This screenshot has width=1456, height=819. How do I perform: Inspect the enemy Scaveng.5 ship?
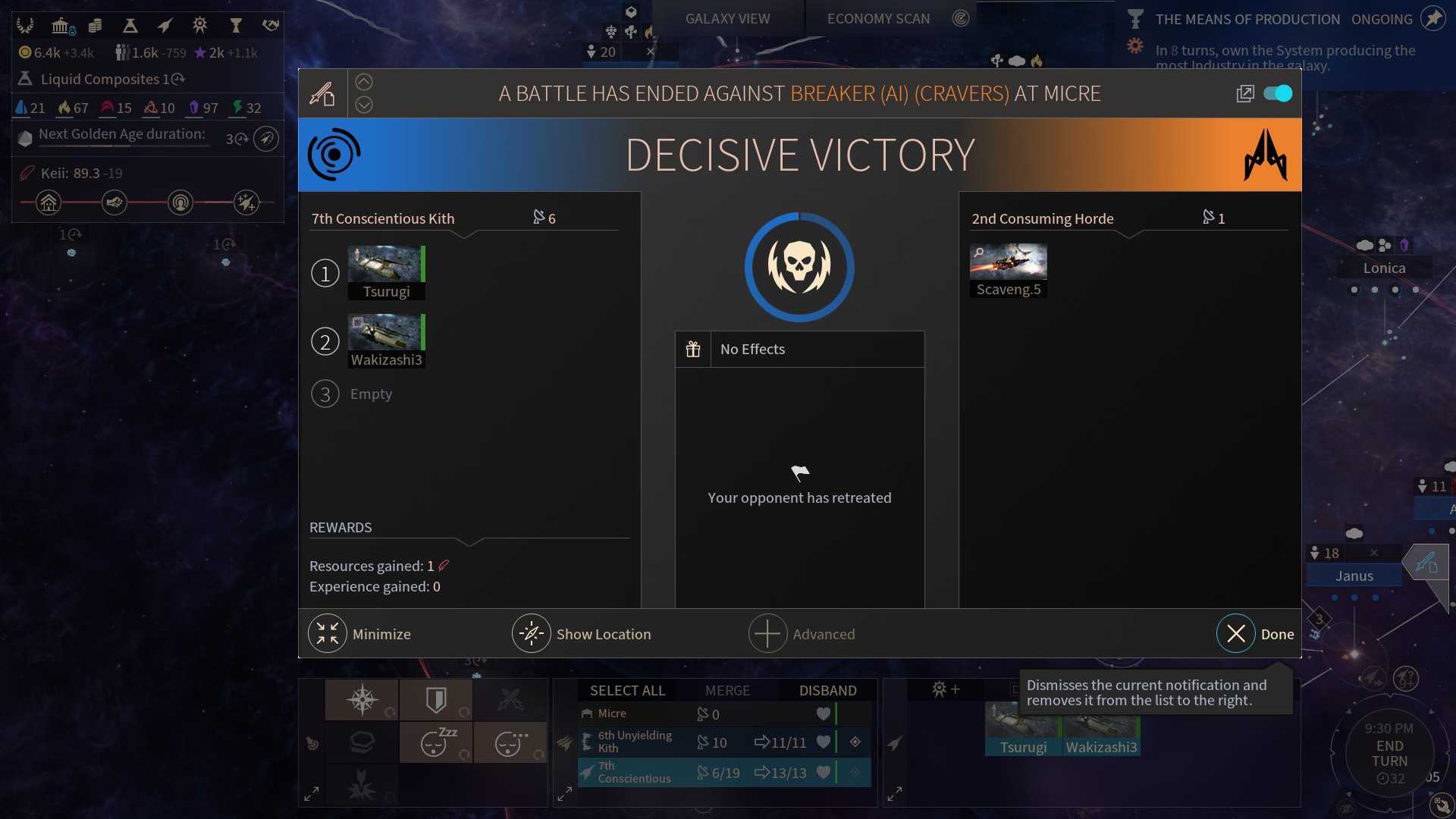(x=1008, y=270)
